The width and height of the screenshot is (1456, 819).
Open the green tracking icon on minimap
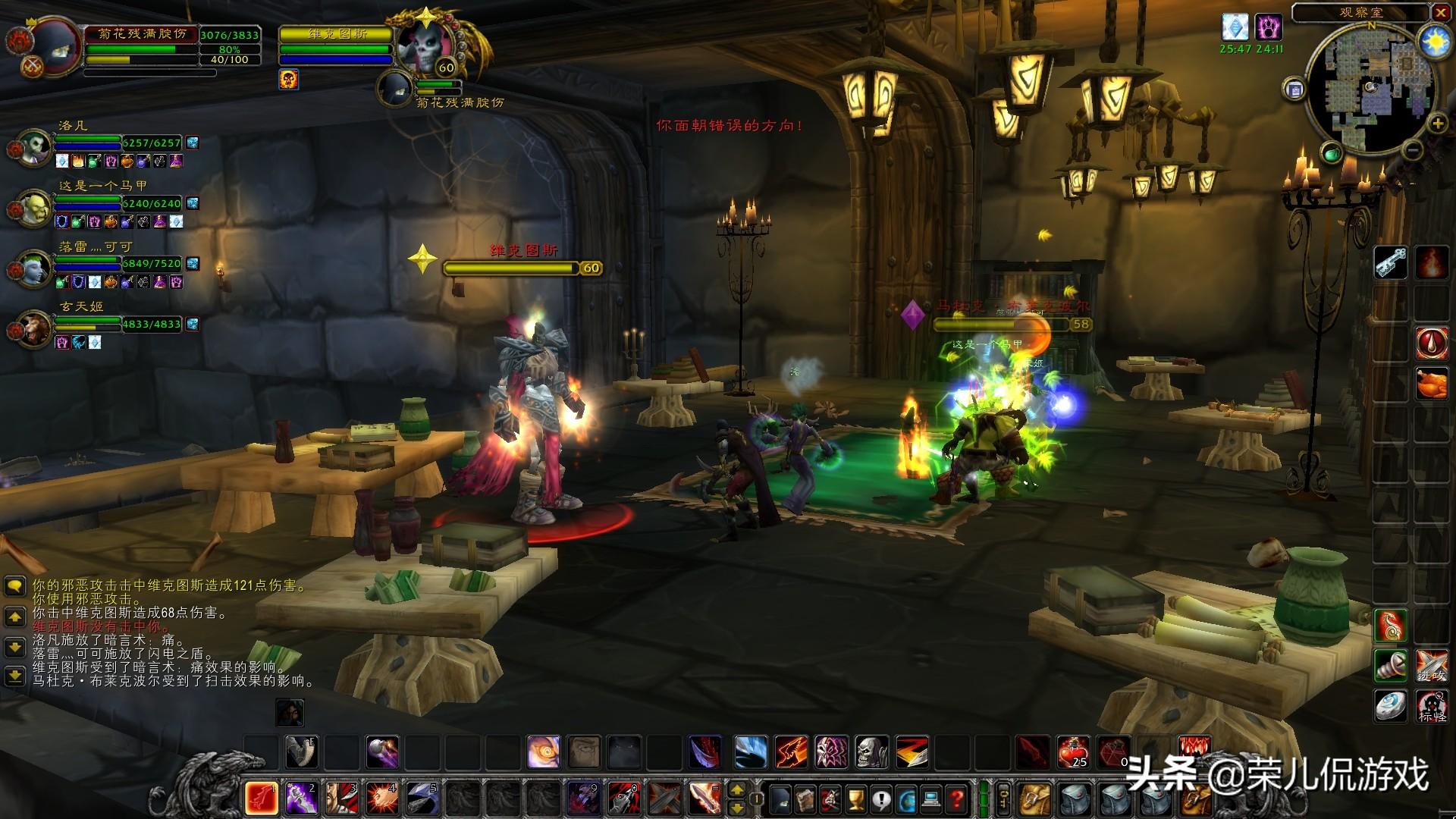[x=1332, y=154]
